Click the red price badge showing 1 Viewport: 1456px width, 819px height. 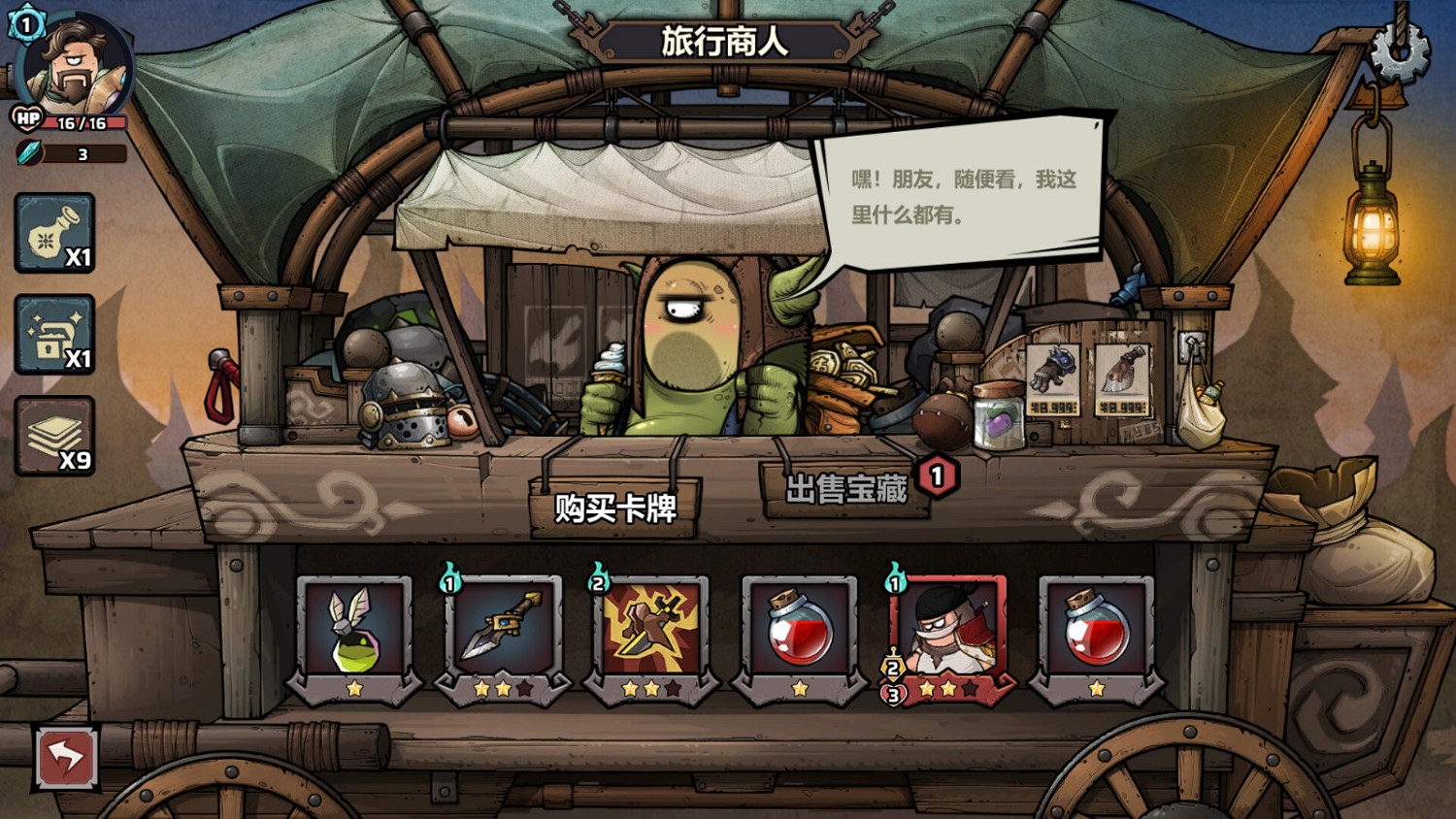tap(935, 475)
